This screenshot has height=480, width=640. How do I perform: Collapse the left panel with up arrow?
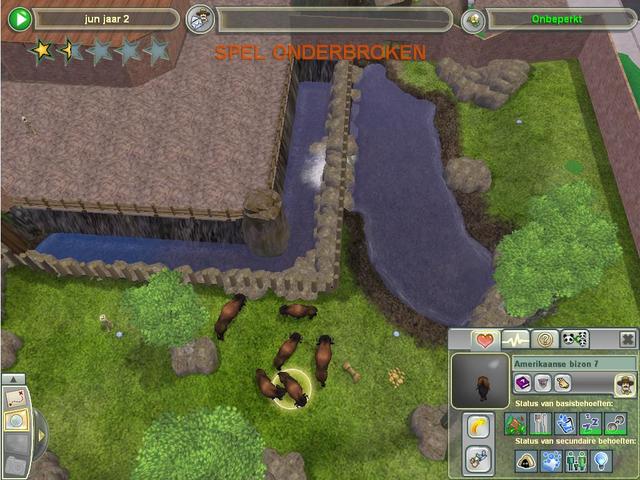[13, 380]
